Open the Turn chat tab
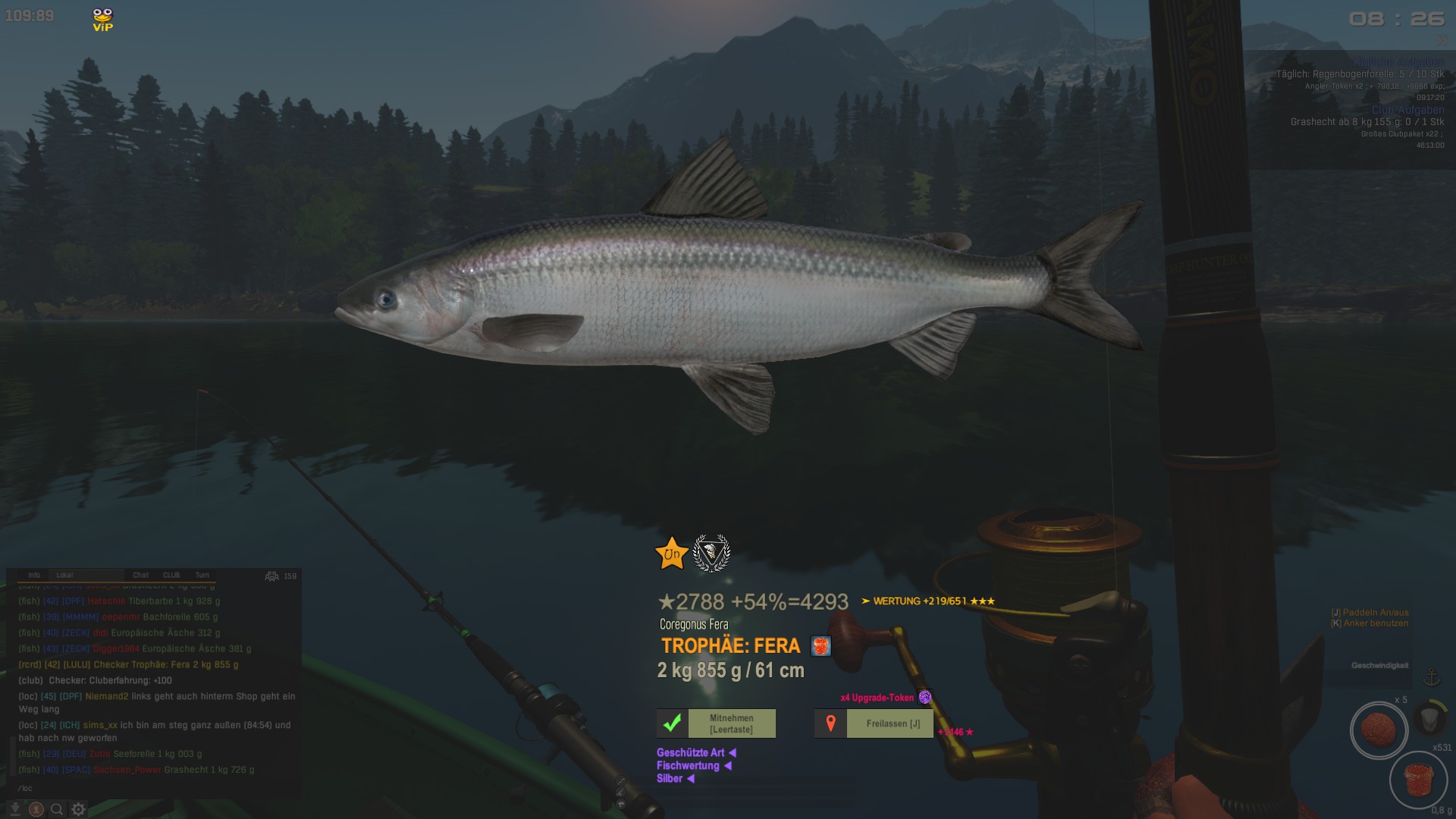Viewport: 1456px width, 819px height. point(202,575)
